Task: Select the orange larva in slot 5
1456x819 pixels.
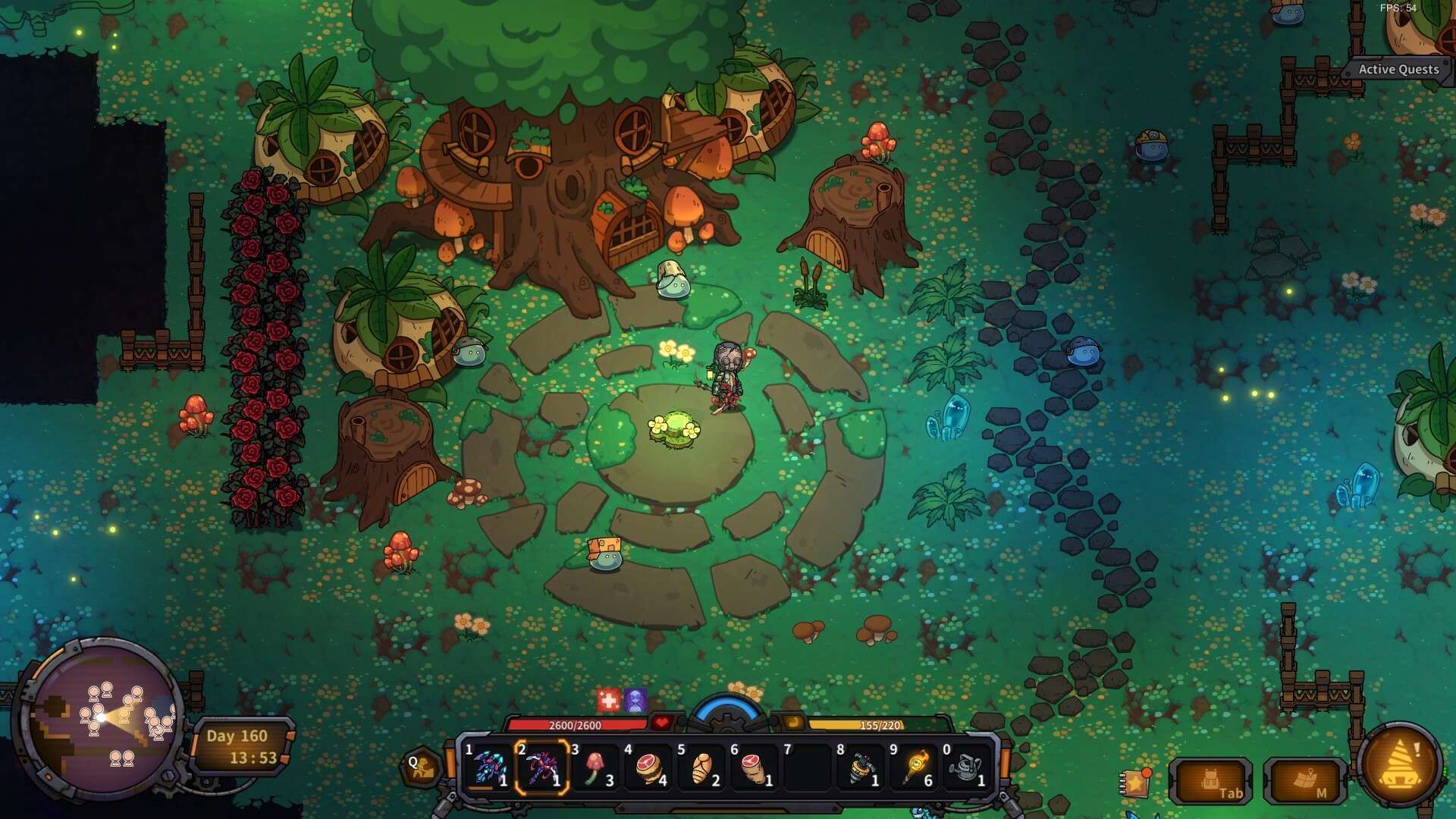Action: pos(702,767)
